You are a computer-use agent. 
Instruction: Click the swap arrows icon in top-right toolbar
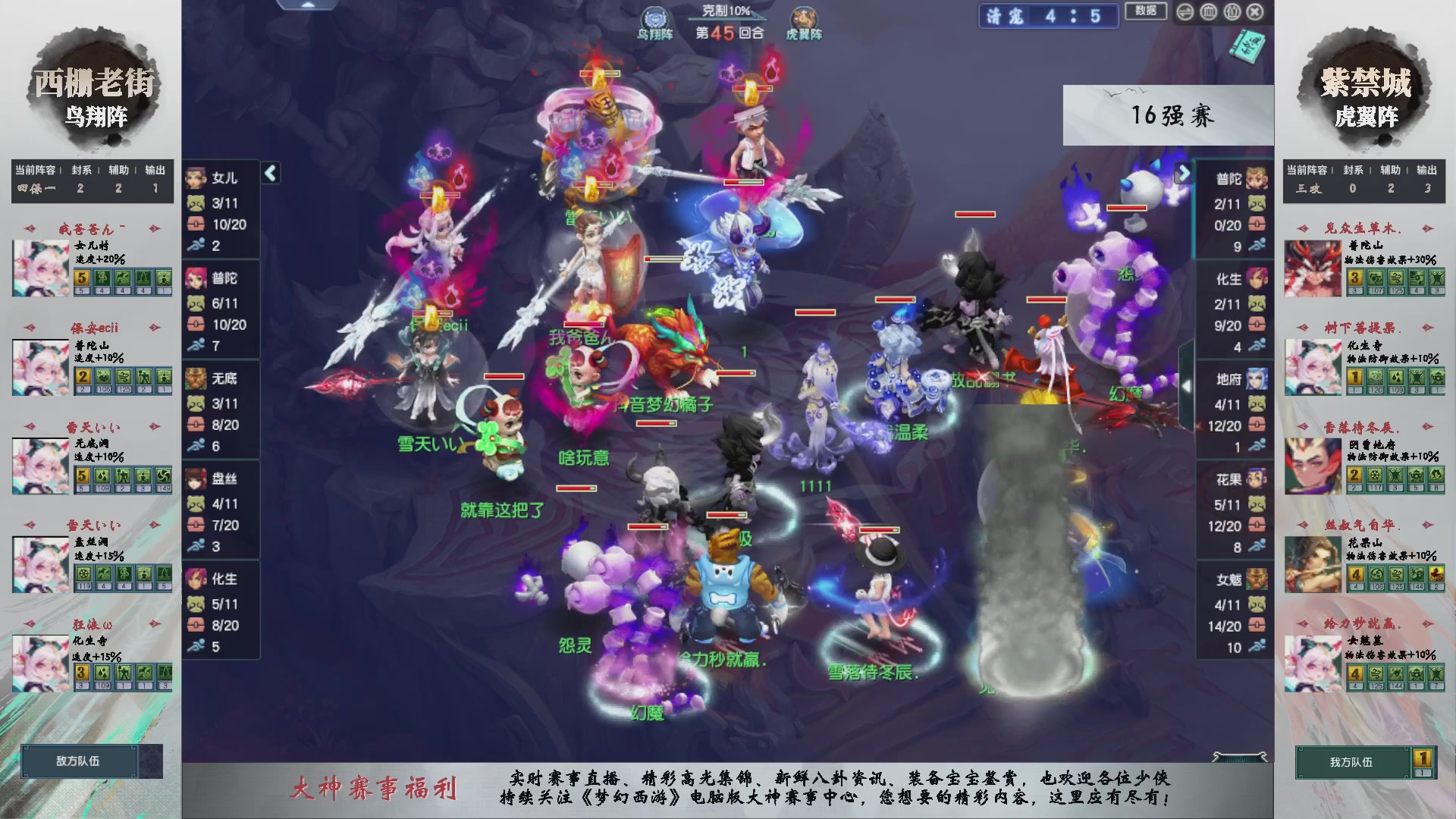pos(1185,12)
